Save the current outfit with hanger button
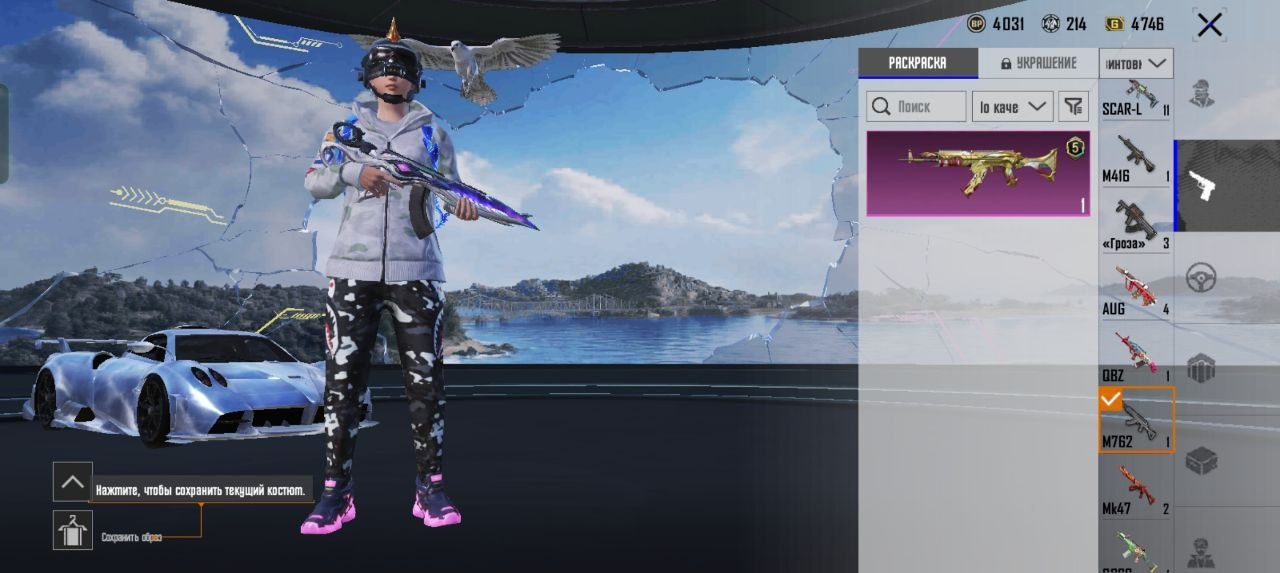This screenshot has height=573, width=1280. [73, 530]
